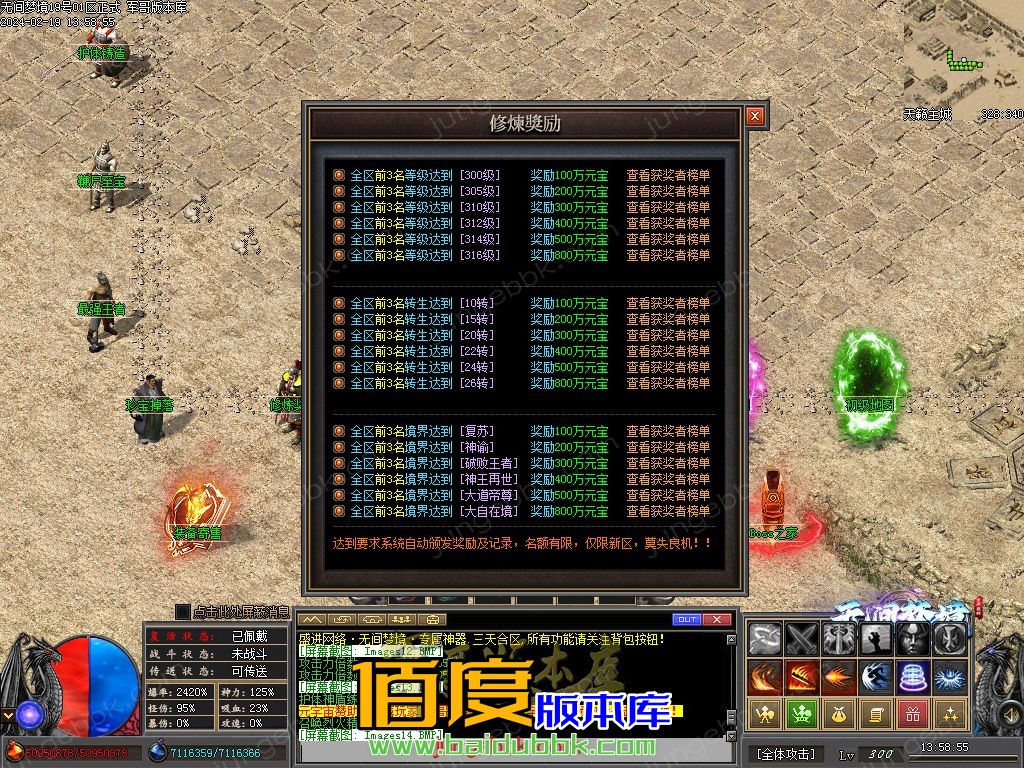
Task: Open the red gift box icon
Action: (x=913, y=714)
